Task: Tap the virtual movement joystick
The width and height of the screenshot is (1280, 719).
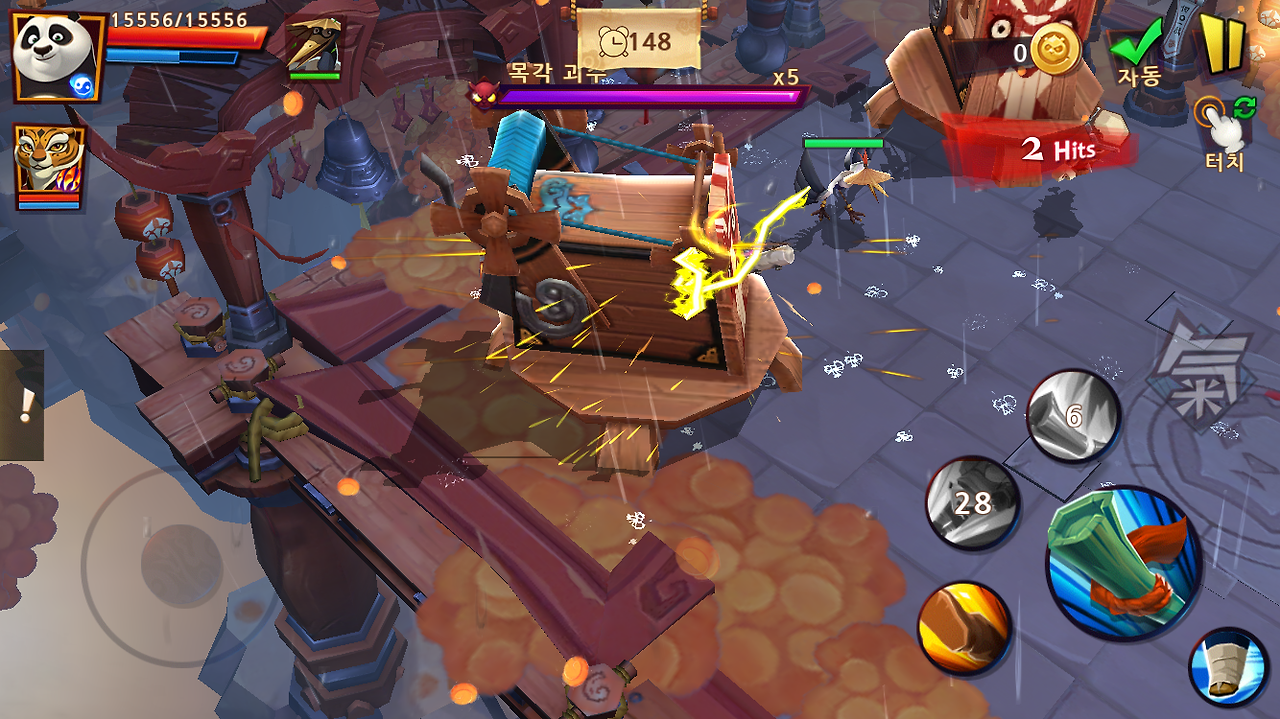Action: pos(181,565)
